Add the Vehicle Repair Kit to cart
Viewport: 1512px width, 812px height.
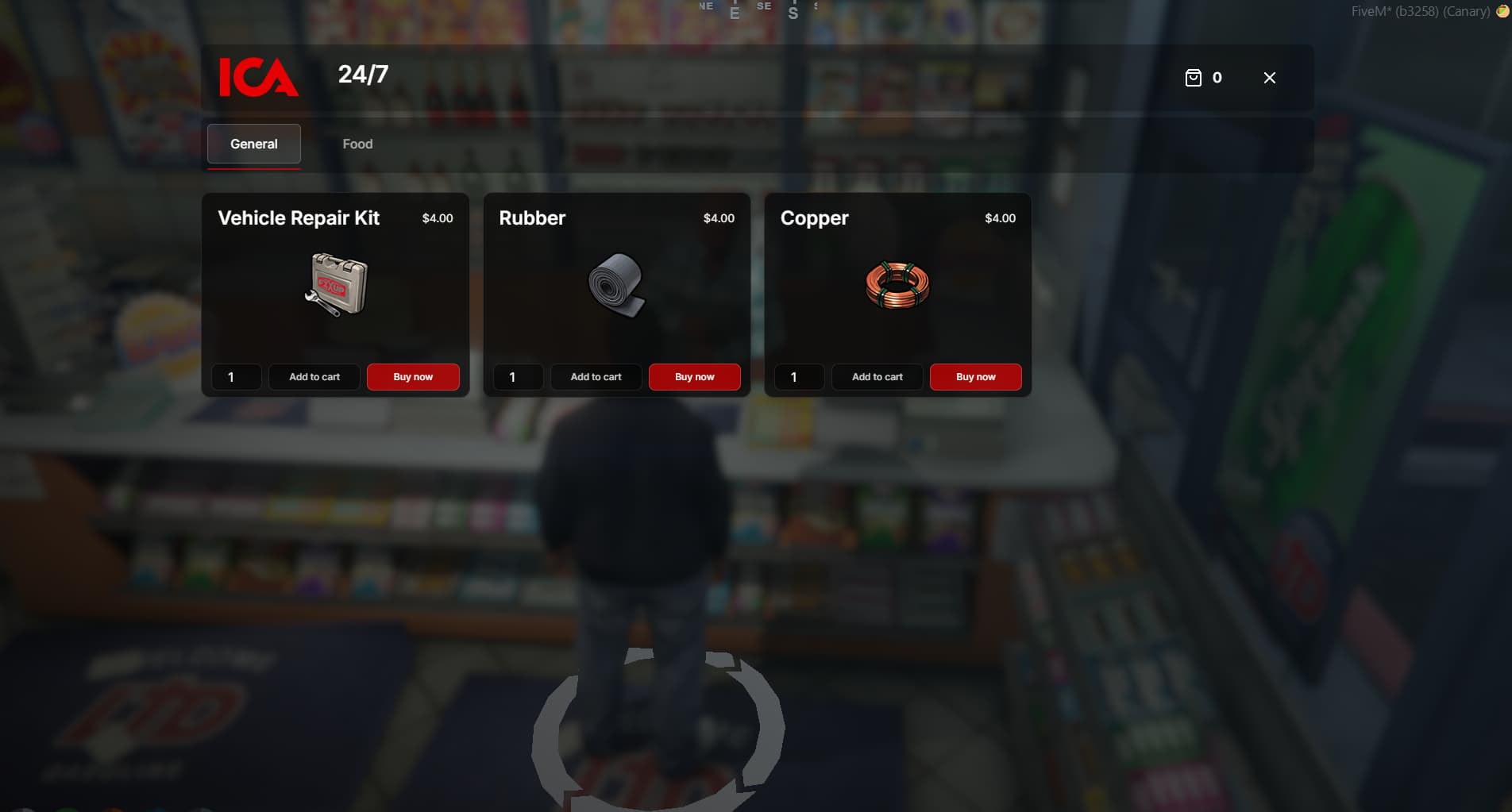(314, 377)
